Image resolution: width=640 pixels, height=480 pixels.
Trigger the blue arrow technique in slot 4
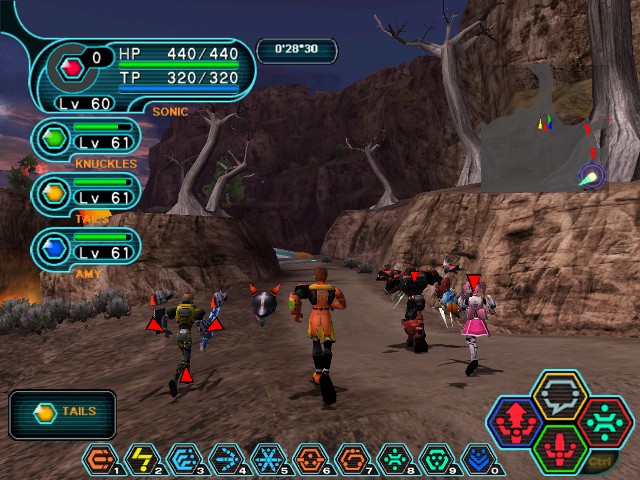224,459
